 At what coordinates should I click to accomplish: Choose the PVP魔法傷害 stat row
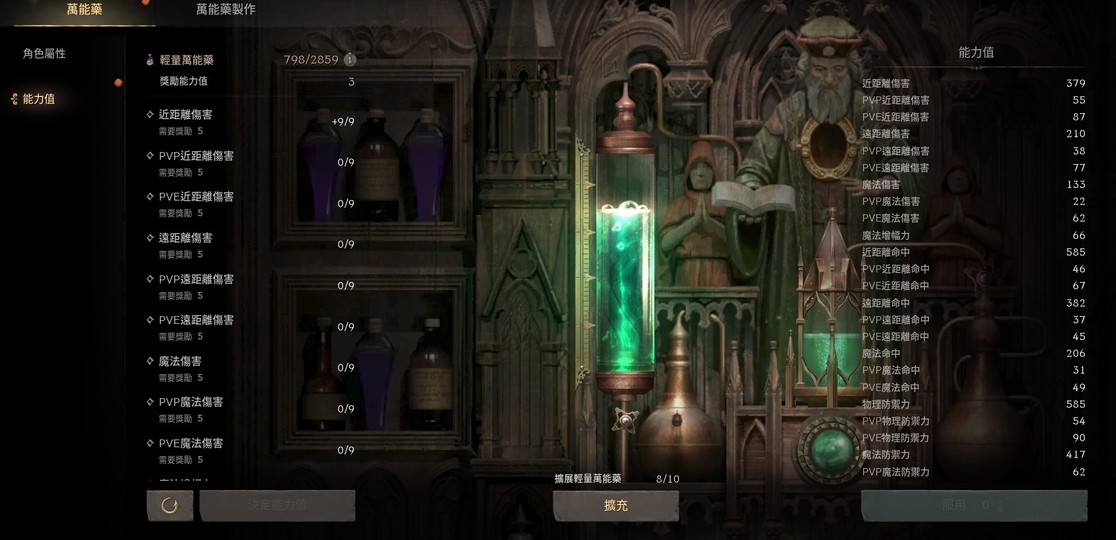tap(250, 409)
